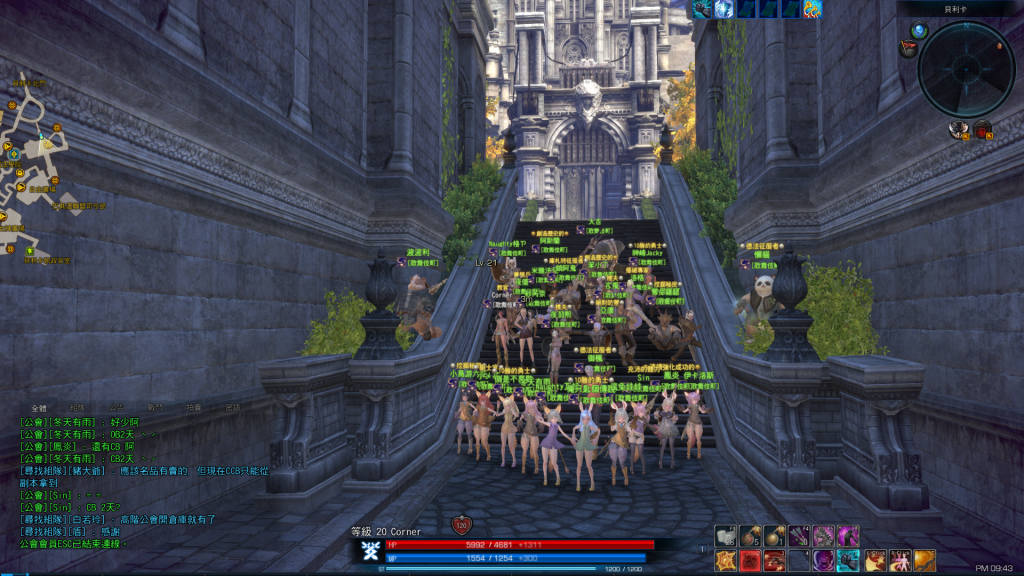Use the purple swirling face skill
The height and width of the screenshot is (576, 1024).
[823, 560]
